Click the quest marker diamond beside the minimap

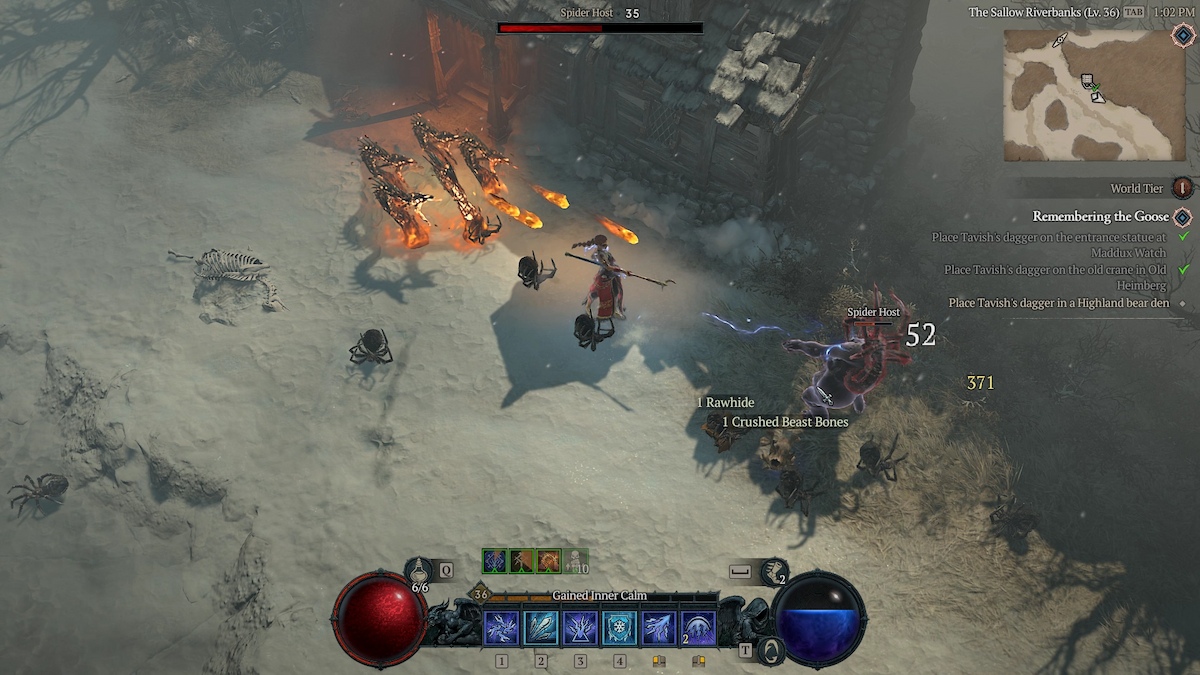coord(1184,36)
